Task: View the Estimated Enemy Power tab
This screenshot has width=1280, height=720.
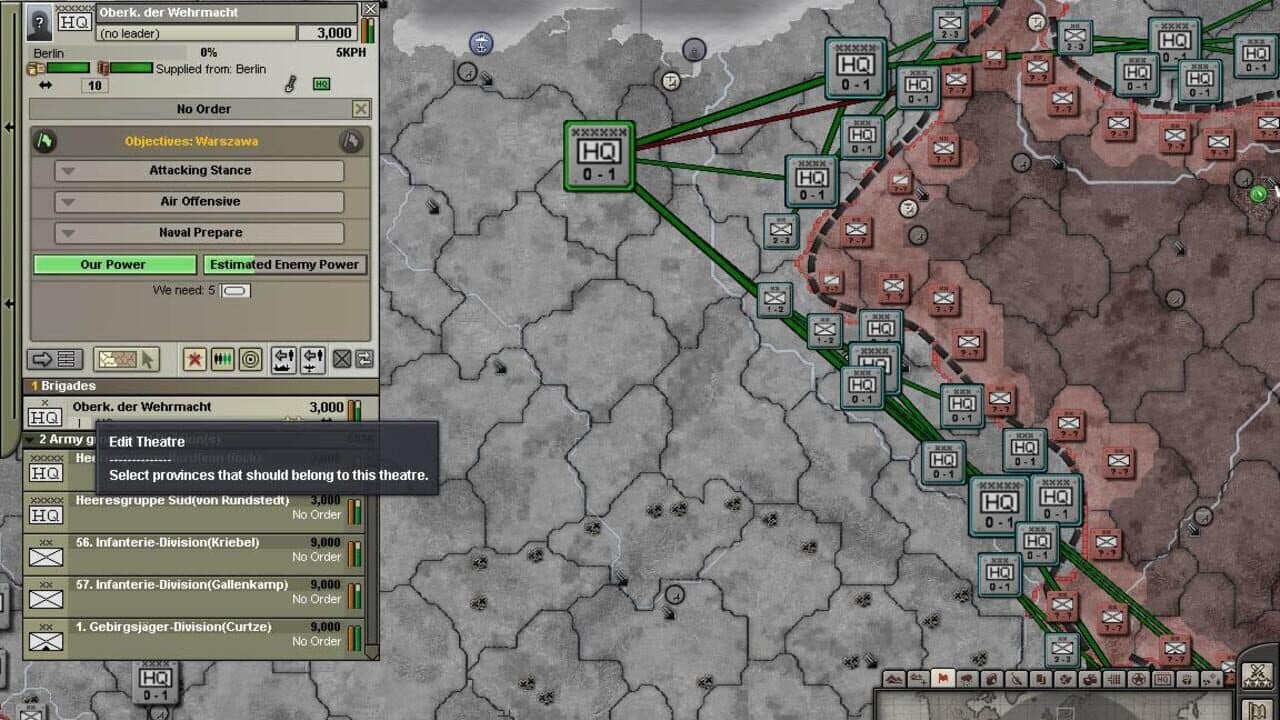Action: click(285, 264)
